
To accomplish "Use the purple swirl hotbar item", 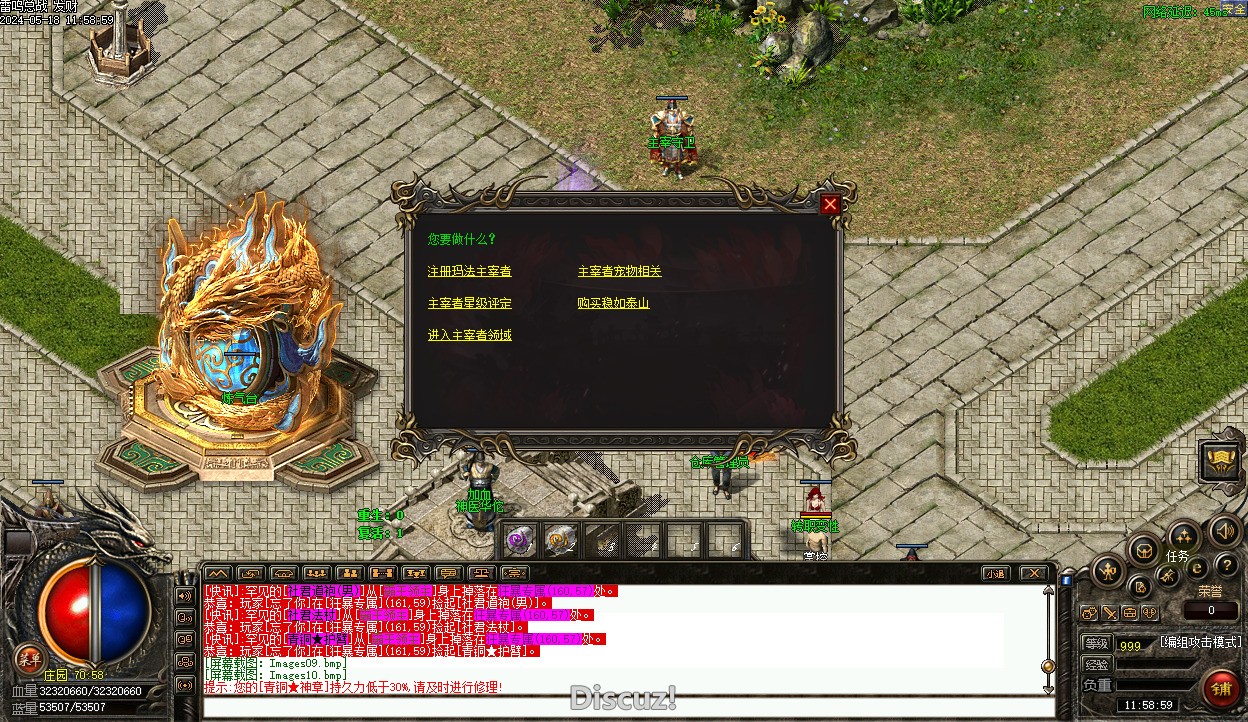I will click(519, 541).
